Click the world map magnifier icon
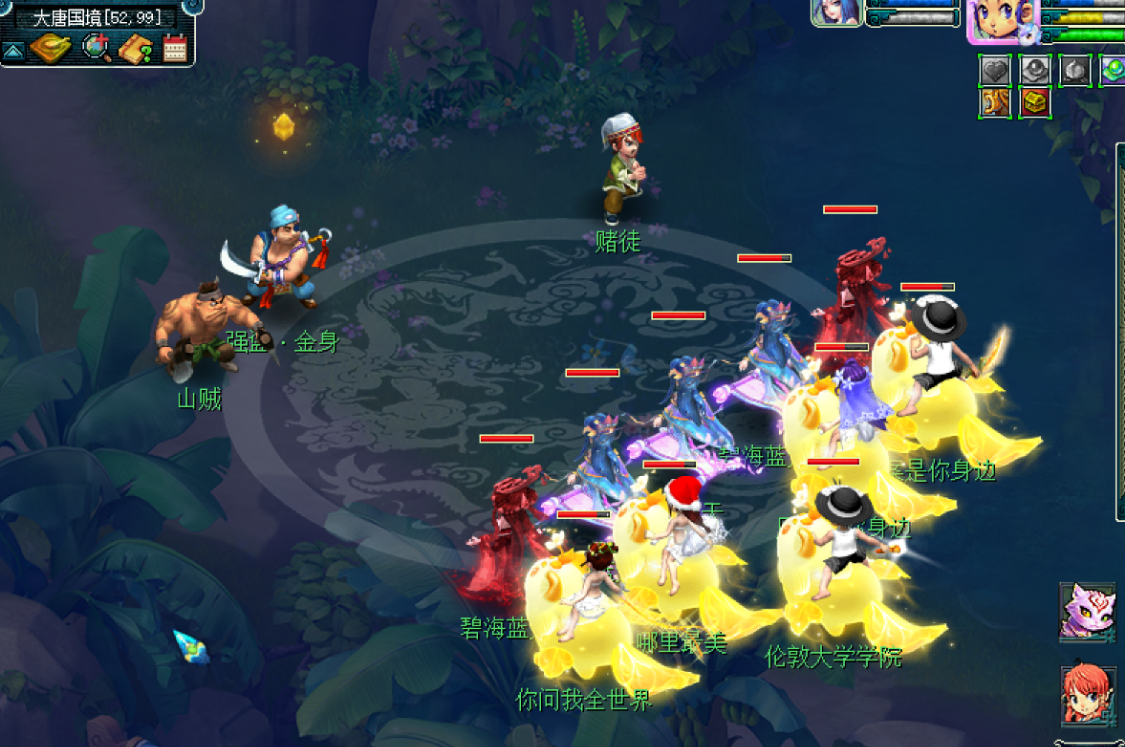The width and height of the screenshot is (1125, 747). click(x=97, y=48)
